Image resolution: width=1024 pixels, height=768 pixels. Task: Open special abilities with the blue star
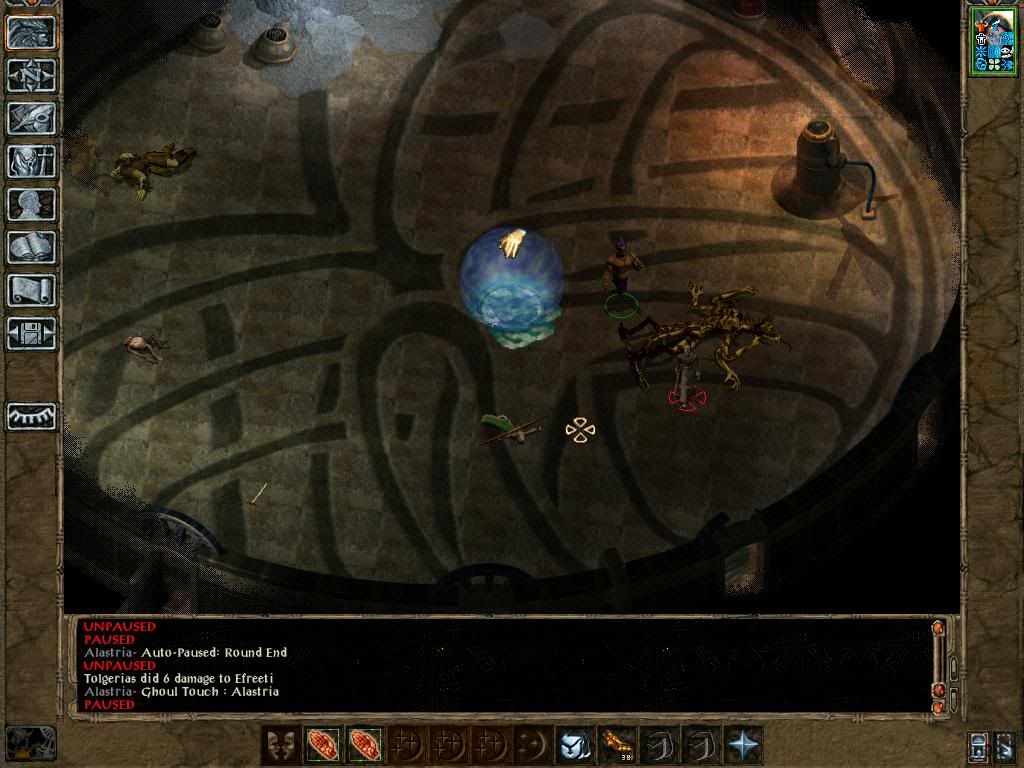(x=743, y=745)
